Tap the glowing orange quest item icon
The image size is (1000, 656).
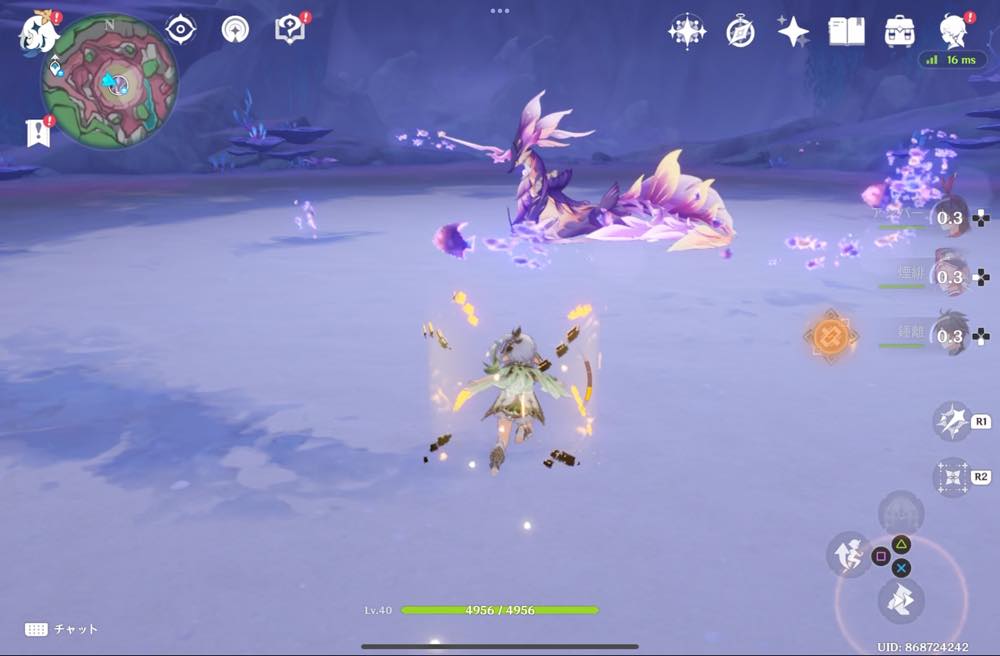(829, 336)
